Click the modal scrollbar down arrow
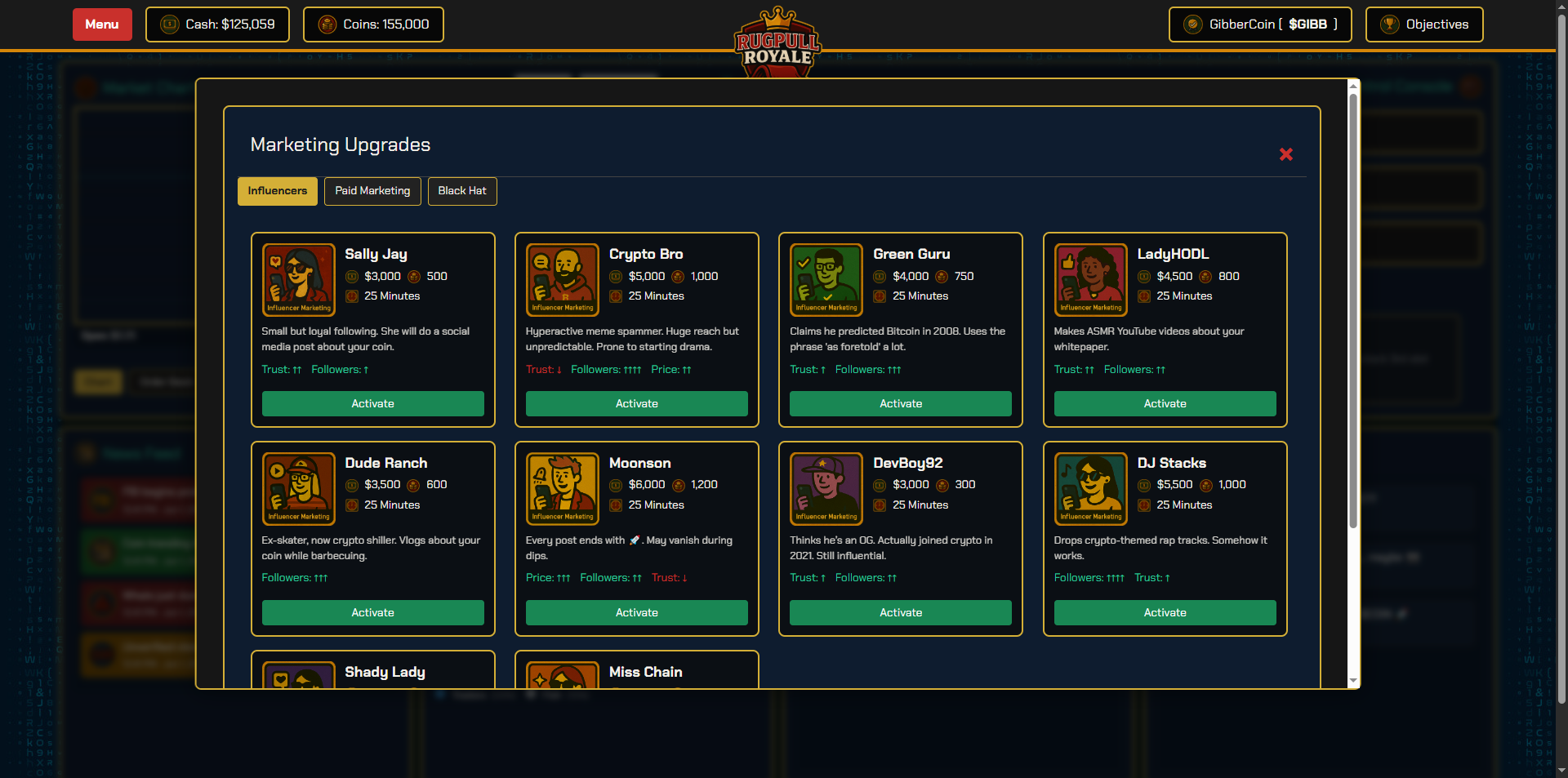Screen dimensions: 1568x778 coord(1353,680)
